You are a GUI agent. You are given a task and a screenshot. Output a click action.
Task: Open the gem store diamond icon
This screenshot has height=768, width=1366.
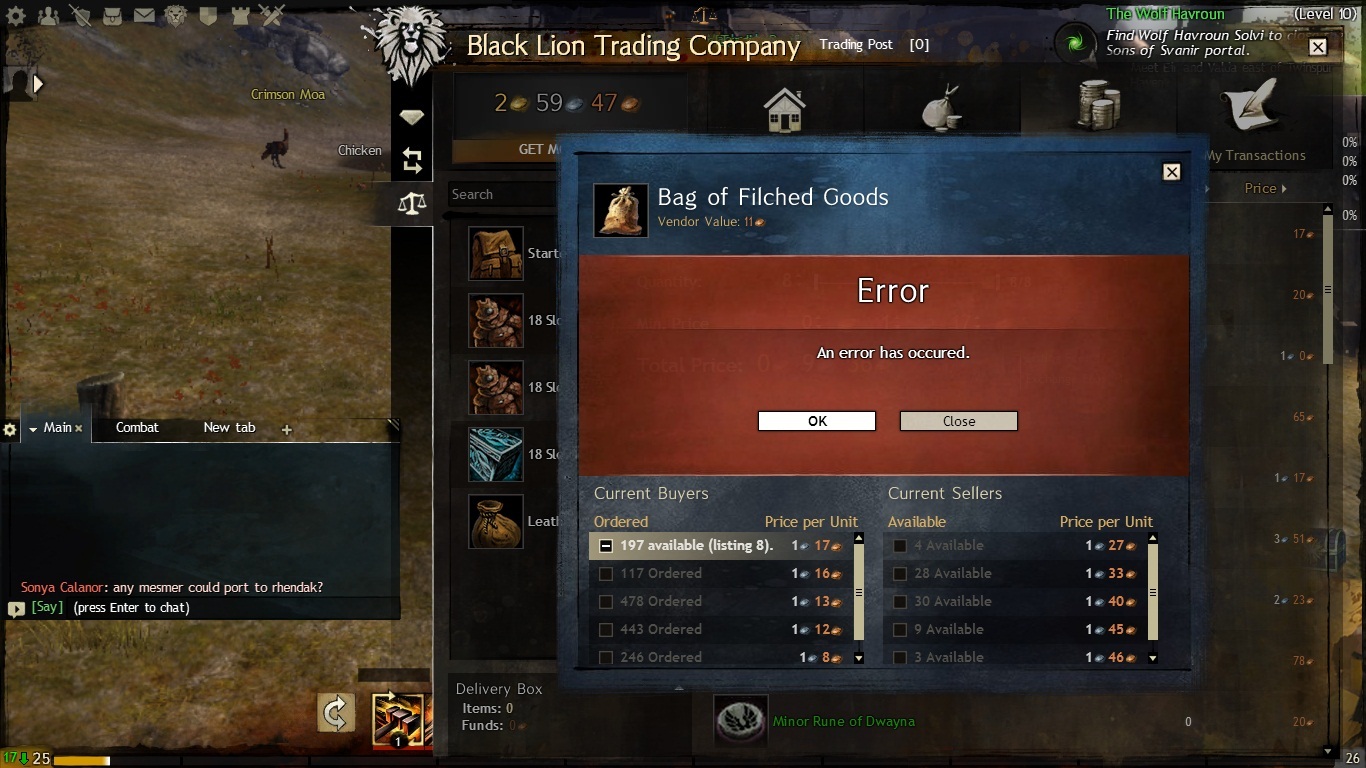tap(411, 117)
